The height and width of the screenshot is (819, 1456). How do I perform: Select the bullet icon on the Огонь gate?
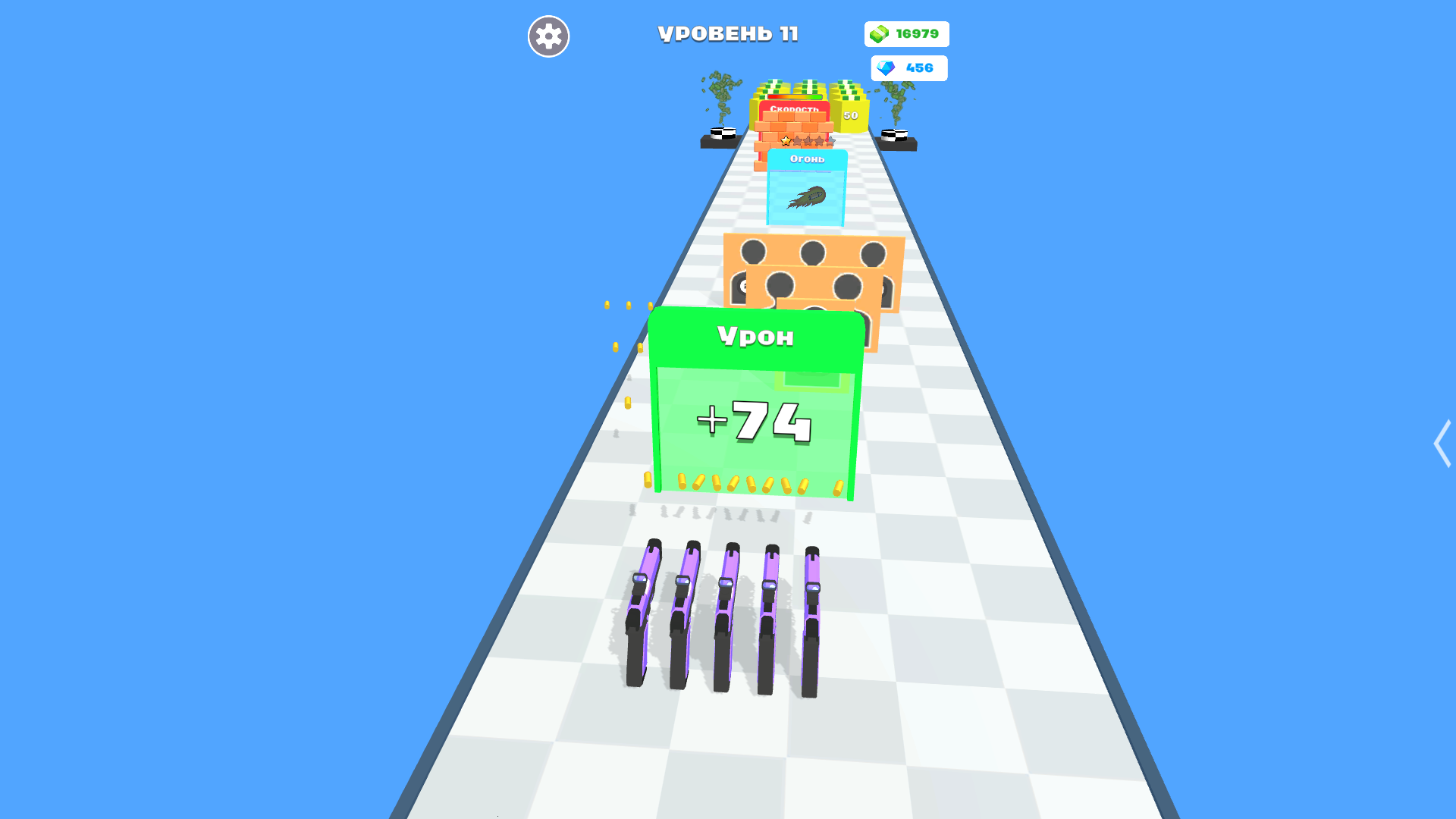point(808,198)
